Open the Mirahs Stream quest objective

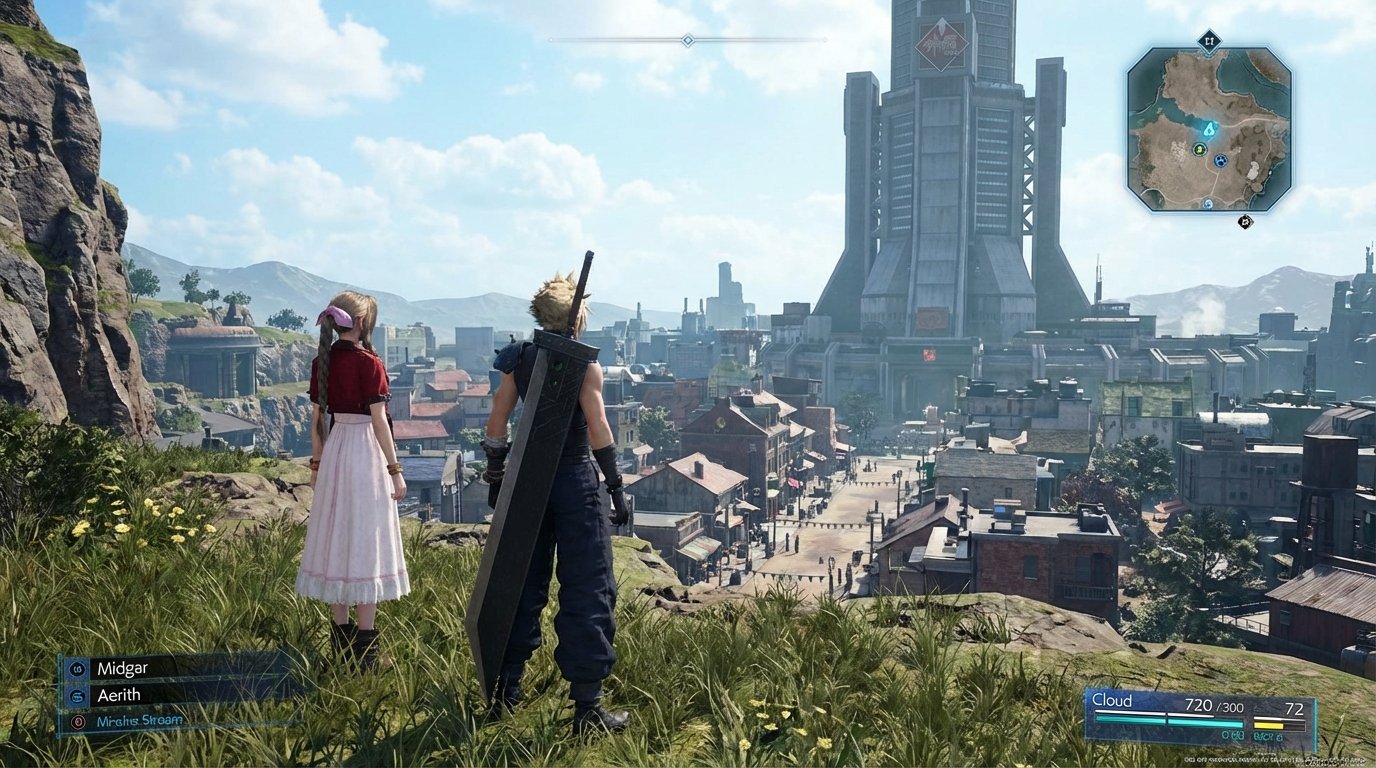139,720
